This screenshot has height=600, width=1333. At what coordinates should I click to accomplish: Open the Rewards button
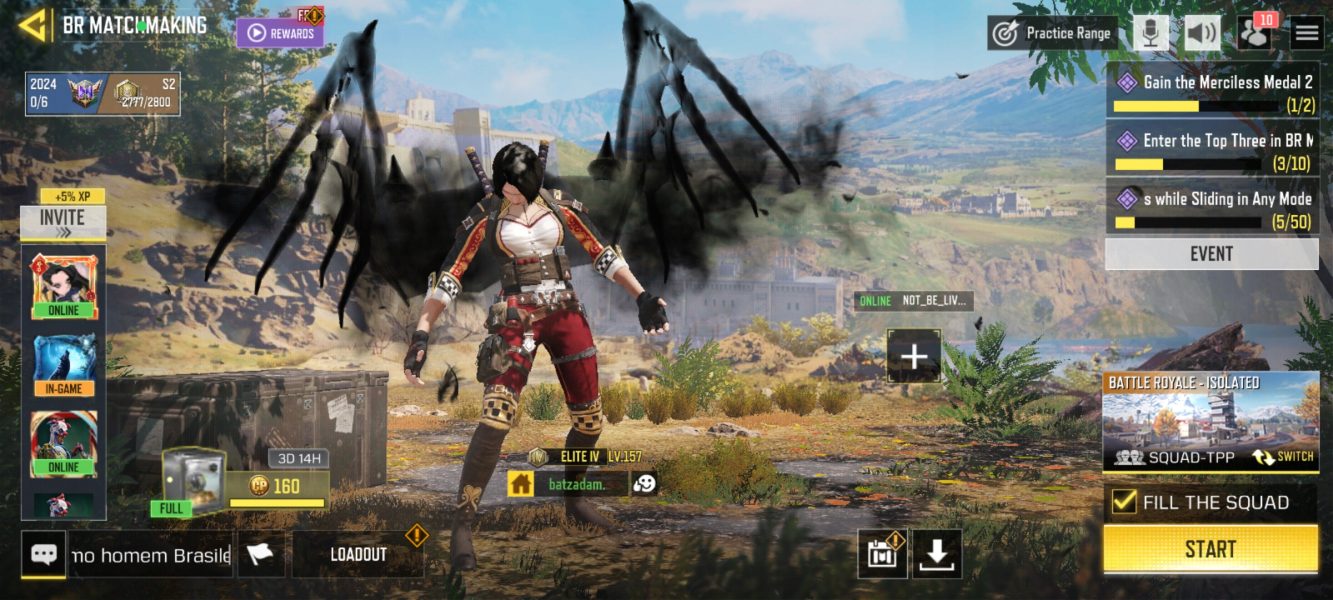point(280,33)
